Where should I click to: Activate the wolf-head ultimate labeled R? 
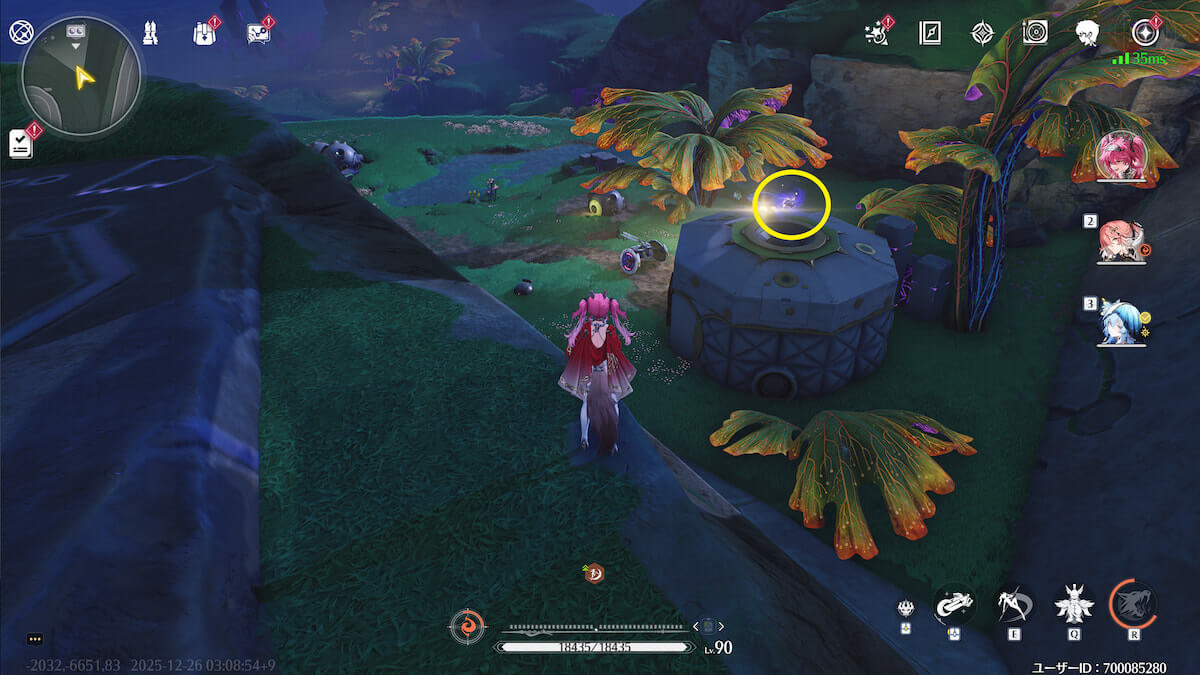pyautogui.click(x=1133, y=603)
